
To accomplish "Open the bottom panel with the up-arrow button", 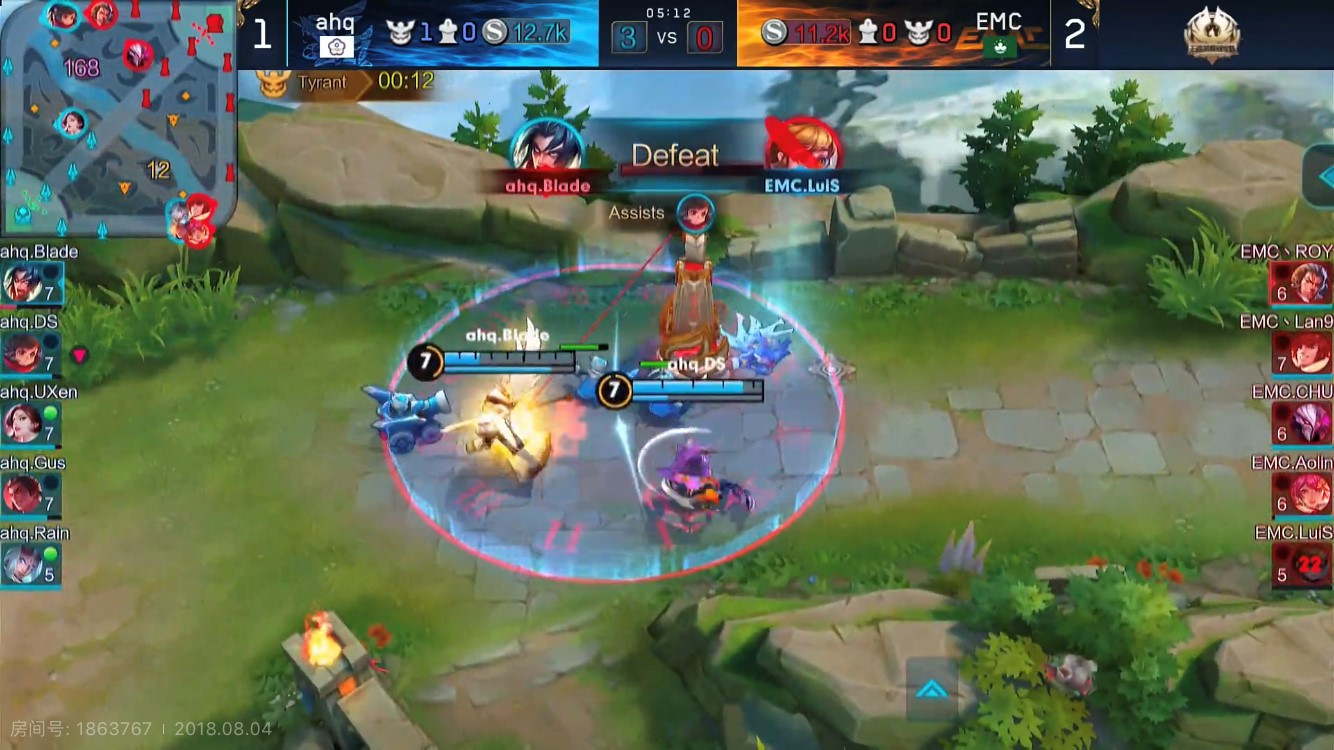I will tap(932, 689).
